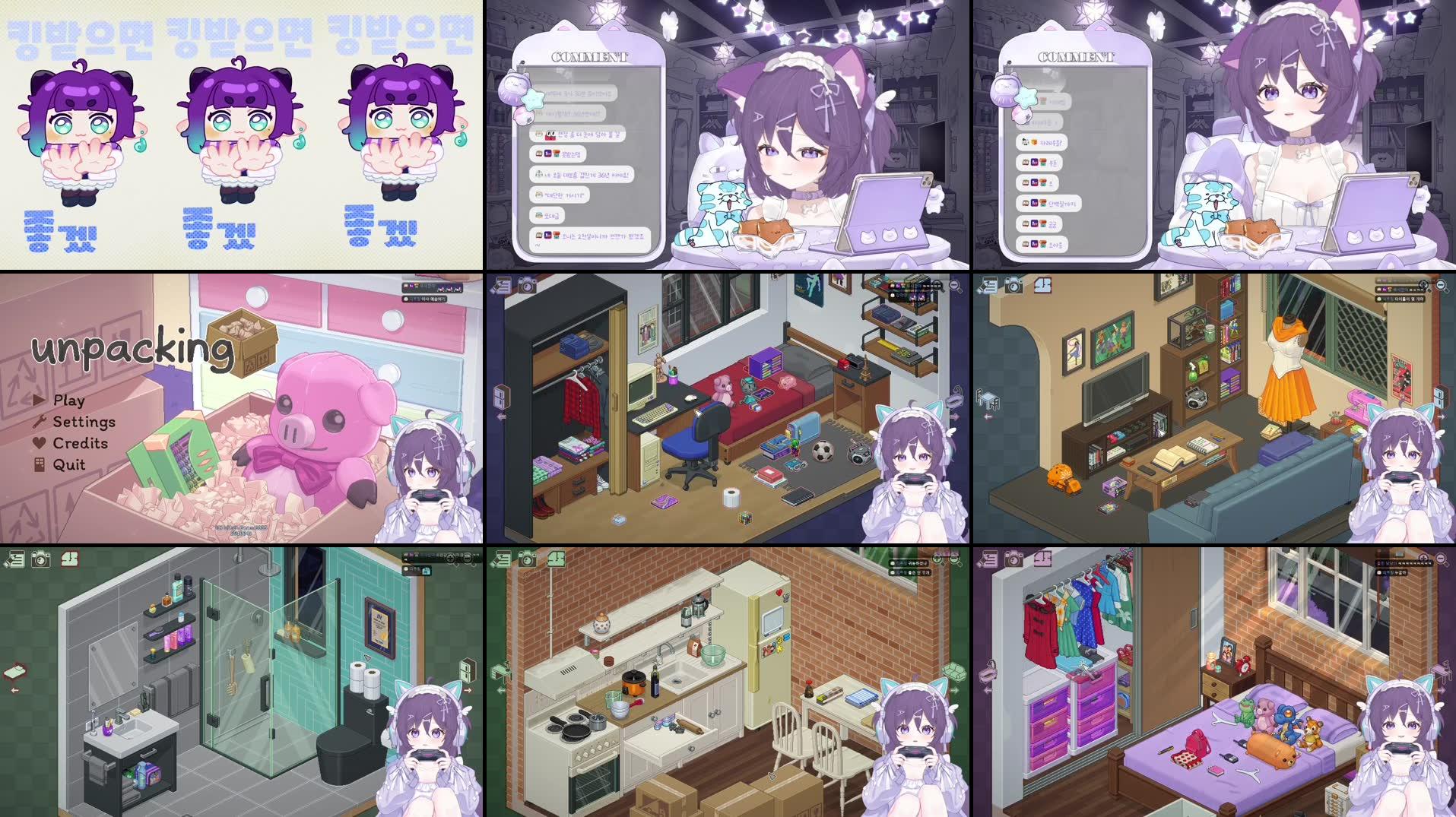The width and height of the screenshot is (1456, 817).
Task: Select Quit on the Unpacking main menu
Action: pos(68,464)
